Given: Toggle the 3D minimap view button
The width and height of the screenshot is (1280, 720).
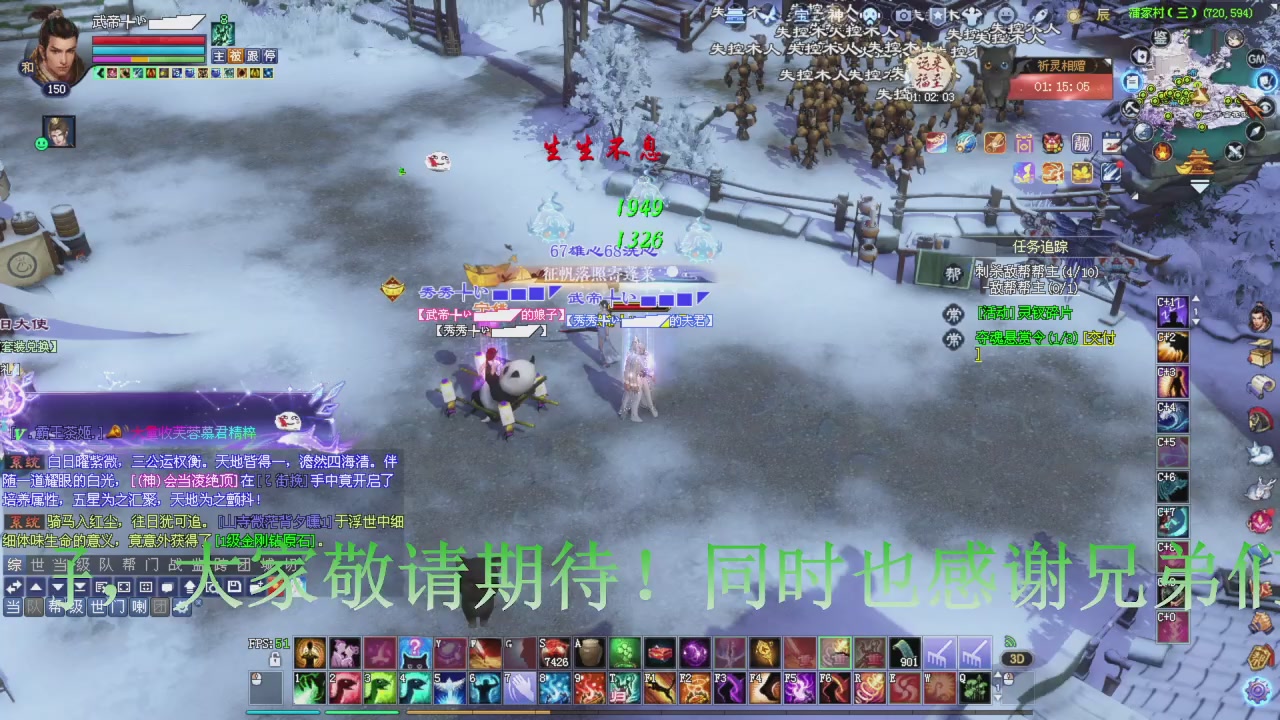Looking at the screenshot, I should (1017, 658).
